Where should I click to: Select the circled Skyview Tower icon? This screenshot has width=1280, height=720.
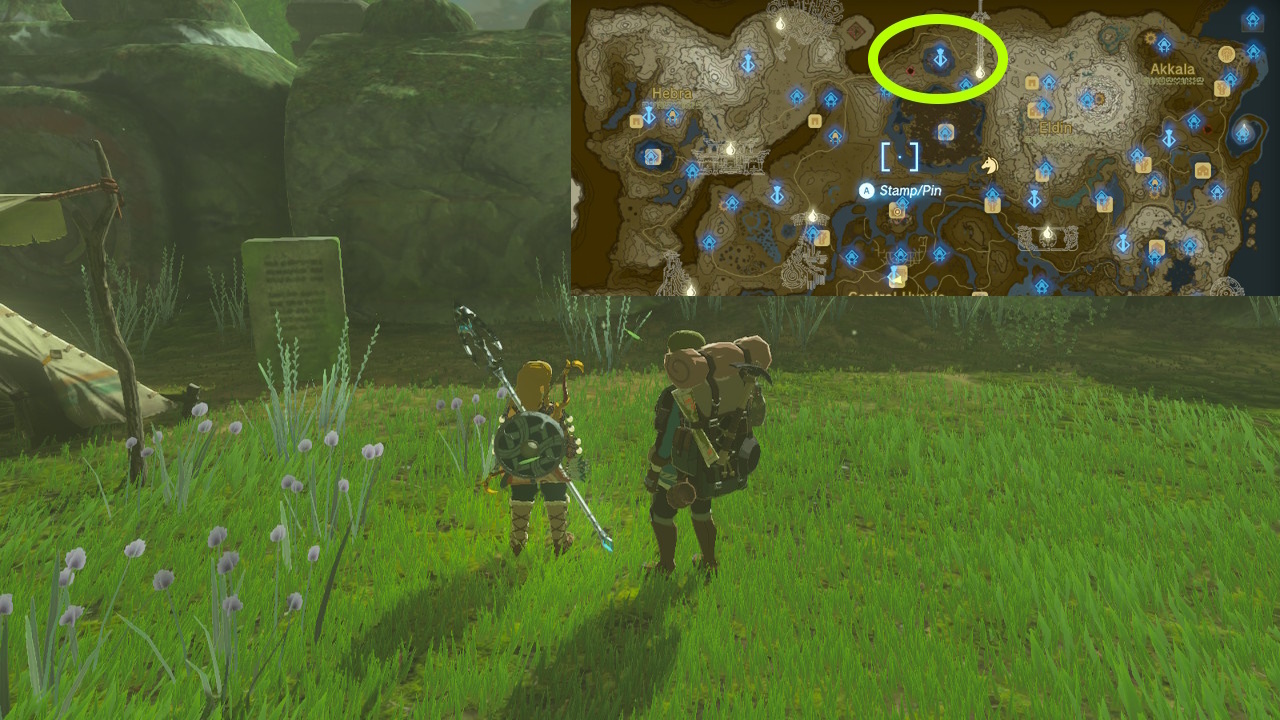939,58
